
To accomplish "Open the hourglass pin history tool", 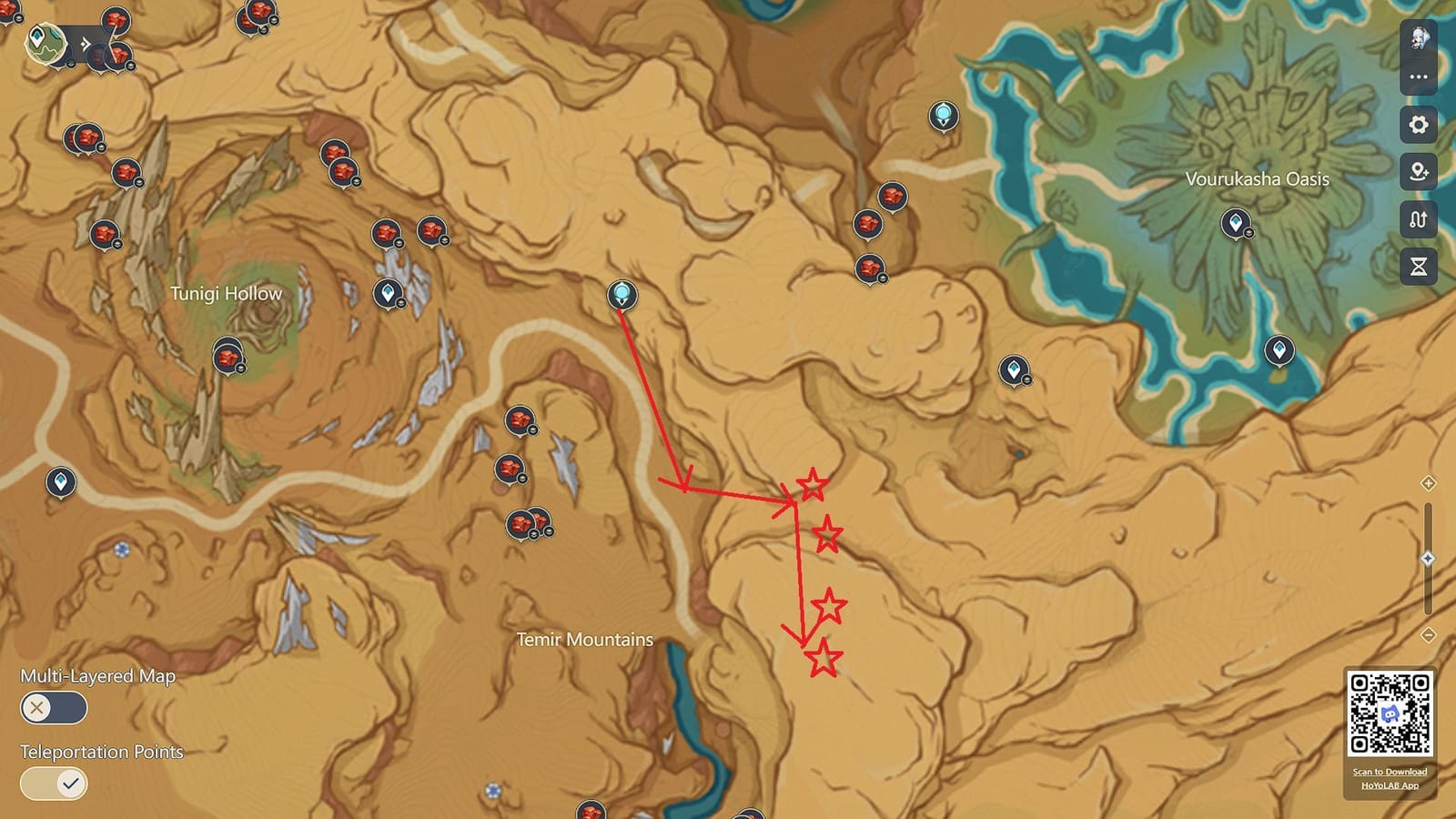I will [x=1418, y=264].
